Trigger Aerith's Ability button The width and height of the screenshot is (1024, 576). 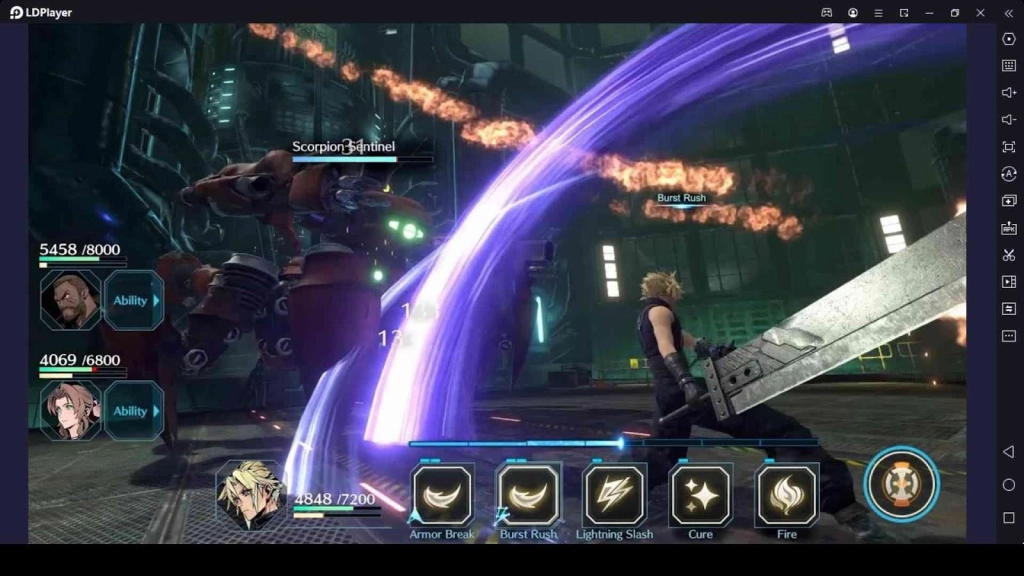(x=133, y=411)
